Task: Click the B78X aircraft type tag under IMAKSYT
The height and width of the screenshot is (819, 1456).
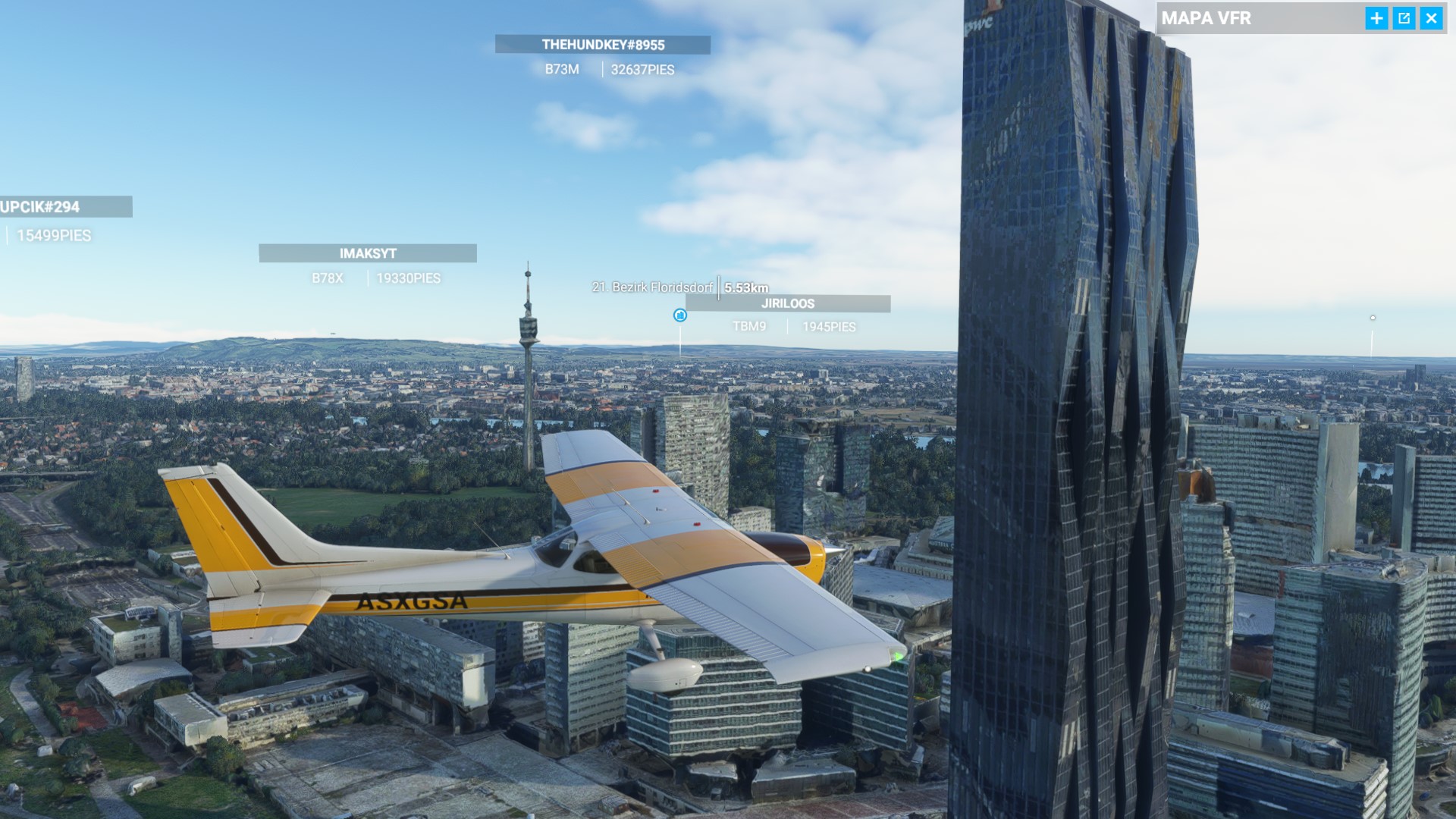Action: [328, 278]
